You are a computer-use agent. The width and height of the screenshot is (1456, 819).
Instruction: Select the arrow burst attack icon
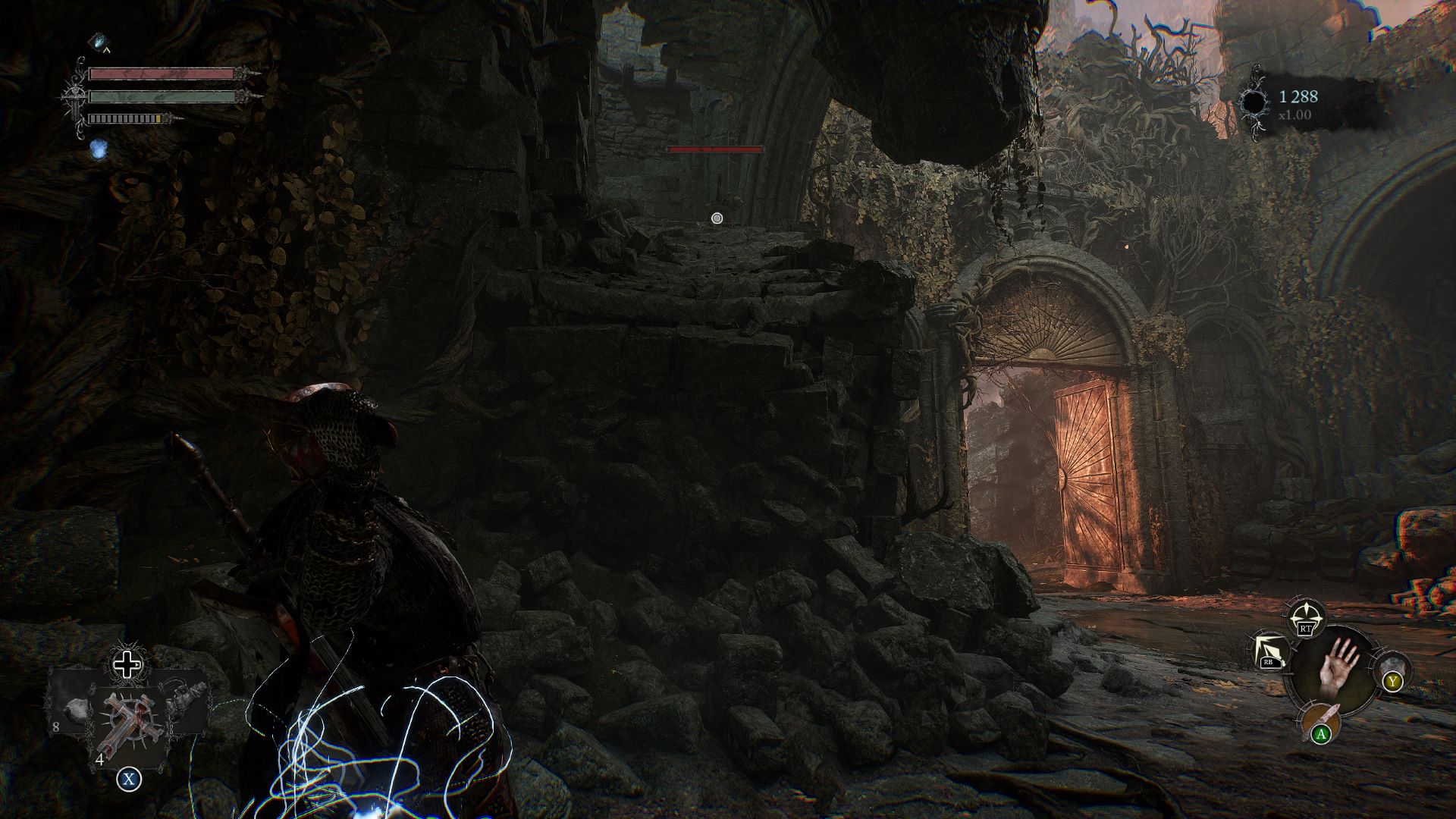1269,651
